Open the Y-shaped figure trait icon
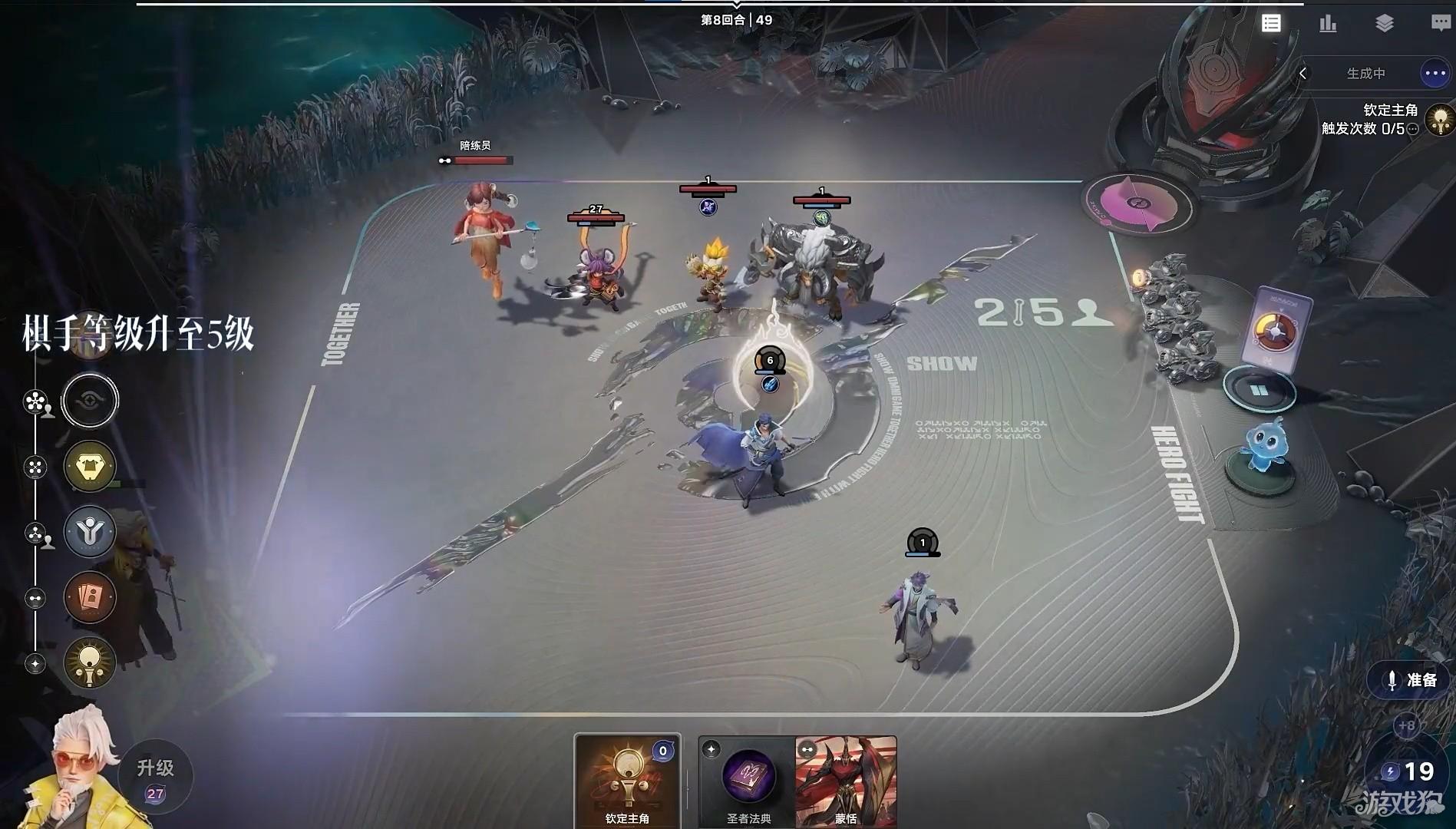This screenshot has width=1456, height=829. point(90,531)
